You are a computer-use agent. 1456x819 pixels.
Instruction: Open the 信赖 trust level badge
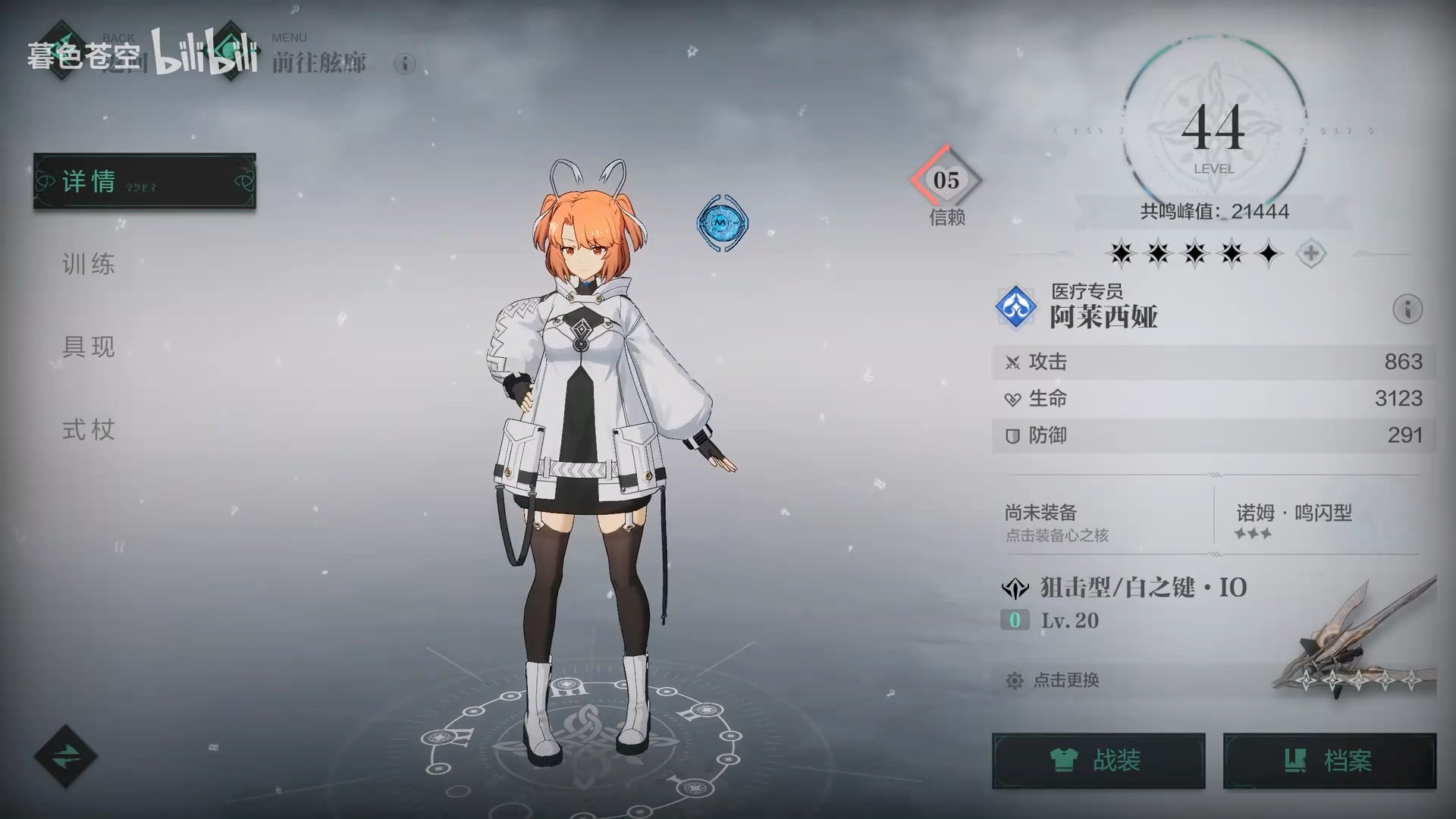point(946,182)
